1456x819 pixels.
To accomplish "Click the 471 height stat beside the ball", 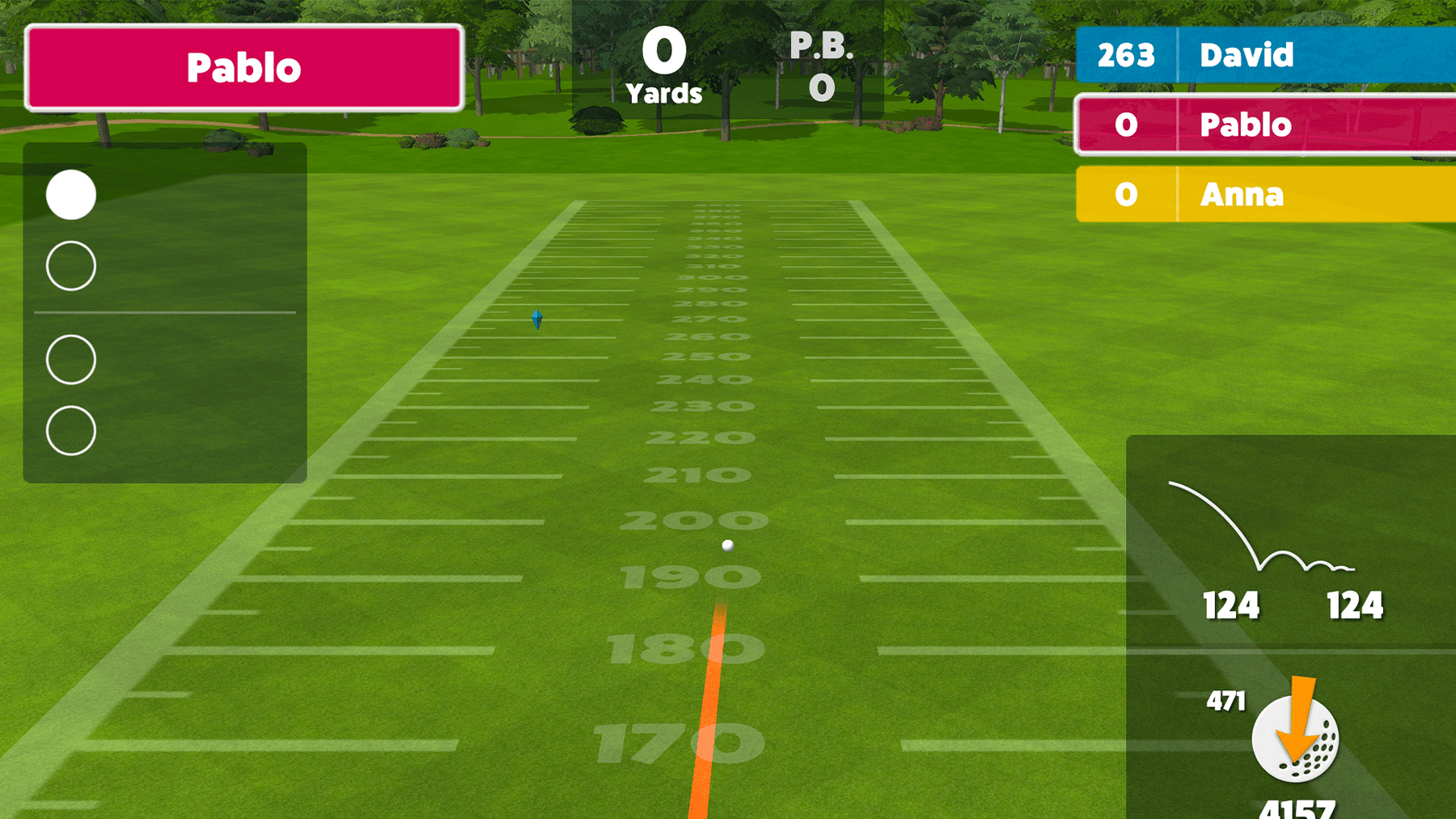I will [1225, 702].
